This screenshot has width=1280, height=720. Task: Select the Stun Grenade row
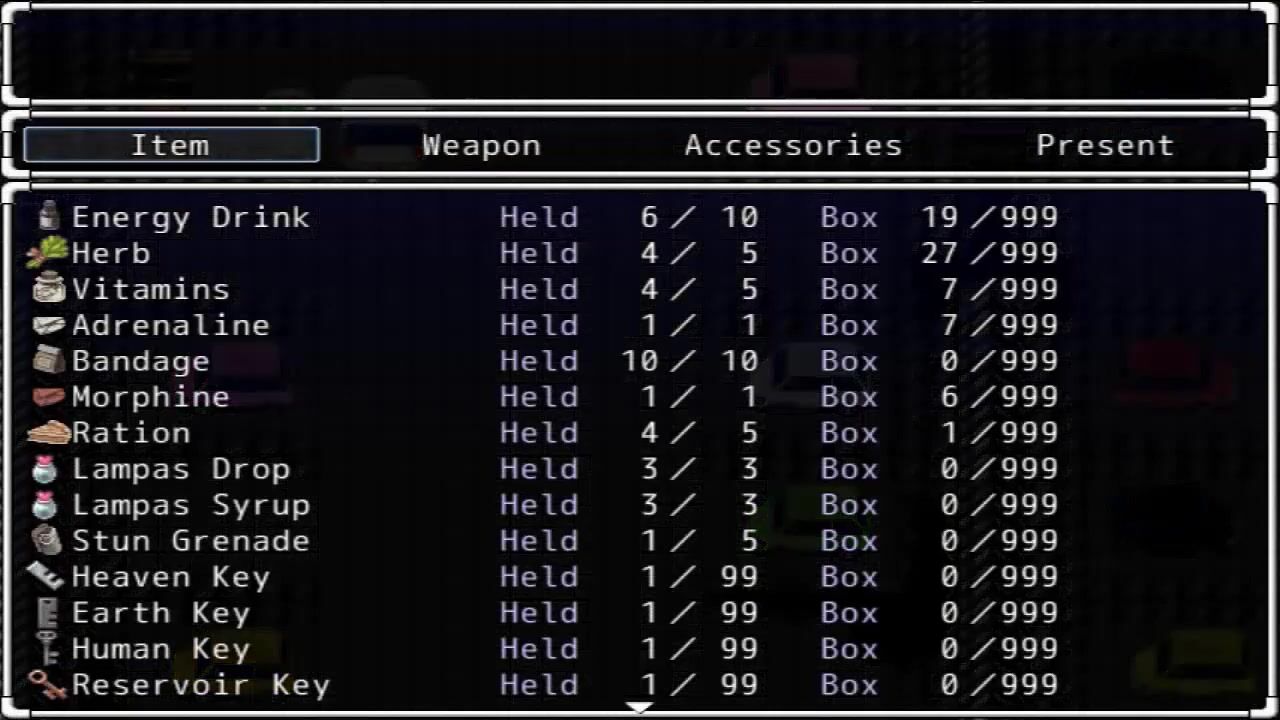[x=190, y=541]
